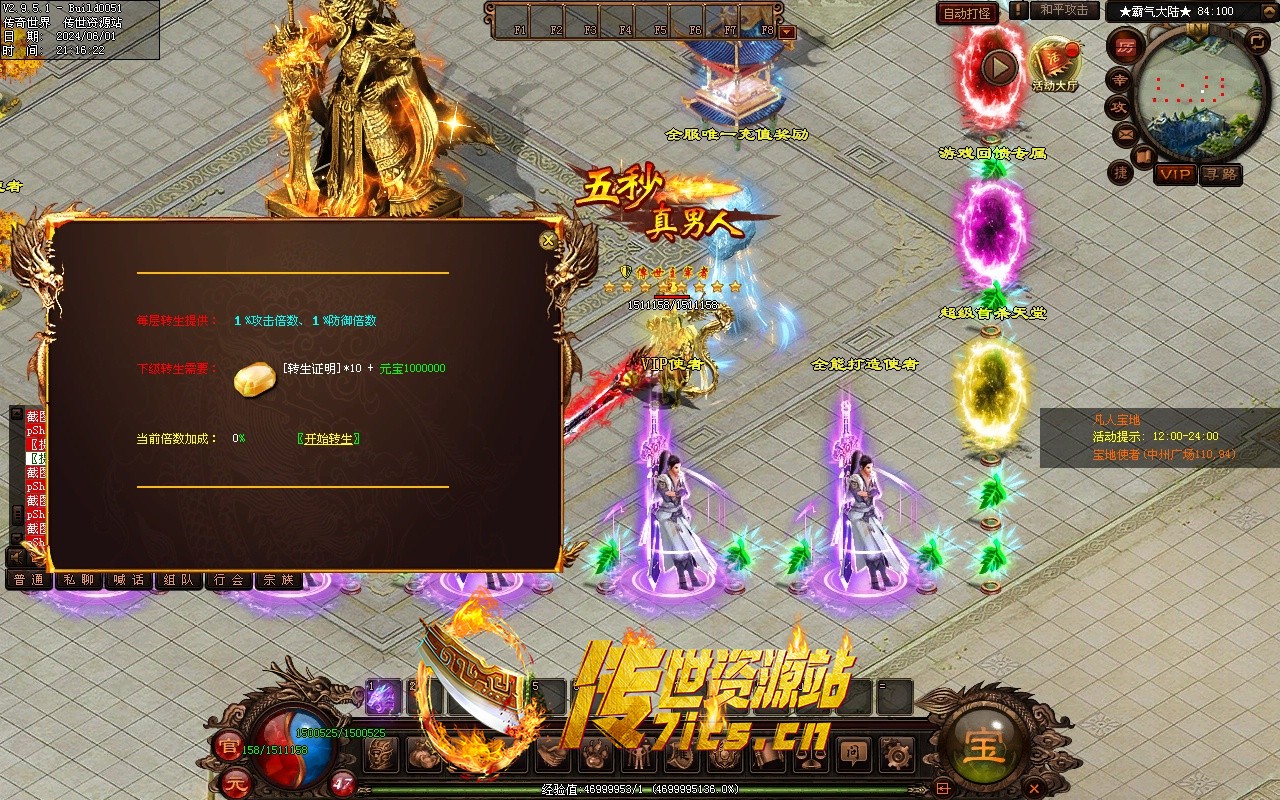Open the mail envelope icon

[x=1126, y=133]
